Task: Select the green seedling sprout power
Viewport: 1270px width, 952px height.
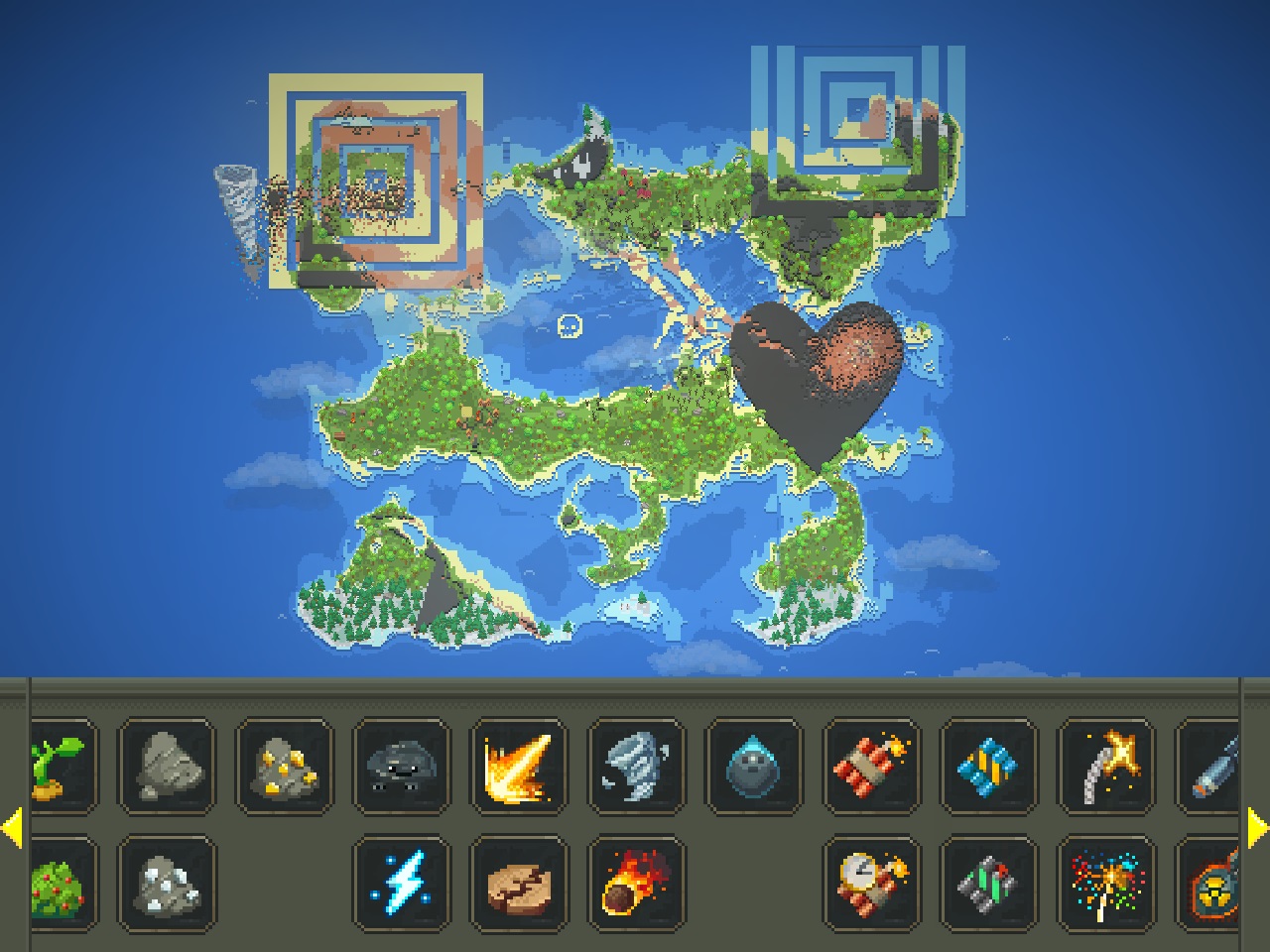Action: [x=62, y=768]
